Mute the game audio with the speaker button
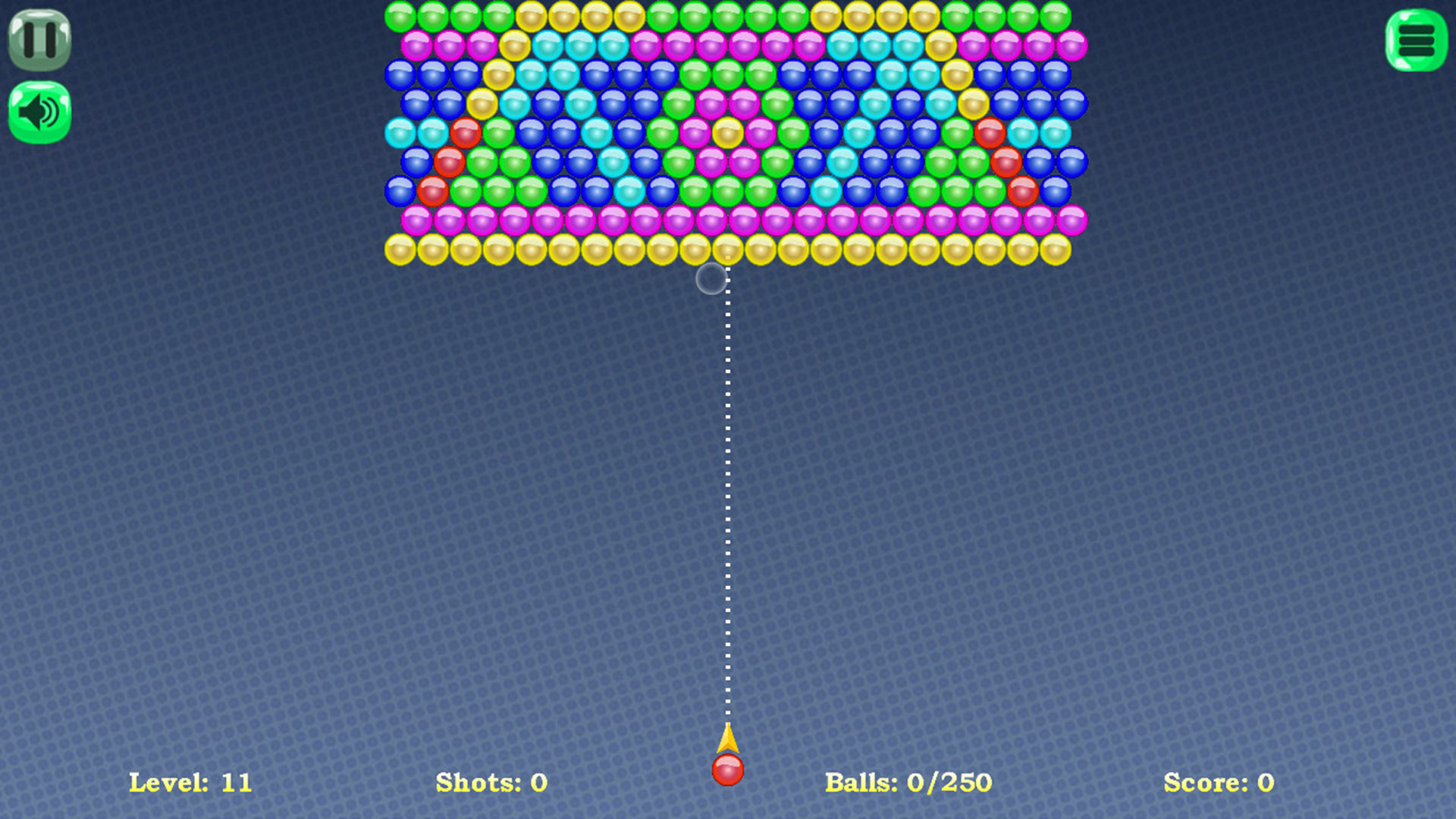The width and height of the screenshot is (1456, 819). pyautogui.click(x=39, y=110)
